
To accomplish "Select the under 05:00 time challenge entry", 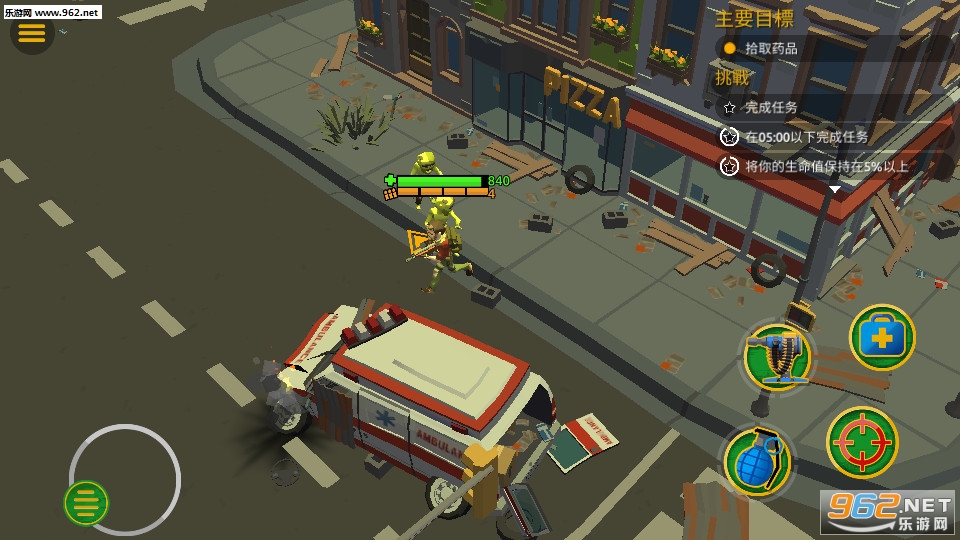I will [x=805, y=137].
